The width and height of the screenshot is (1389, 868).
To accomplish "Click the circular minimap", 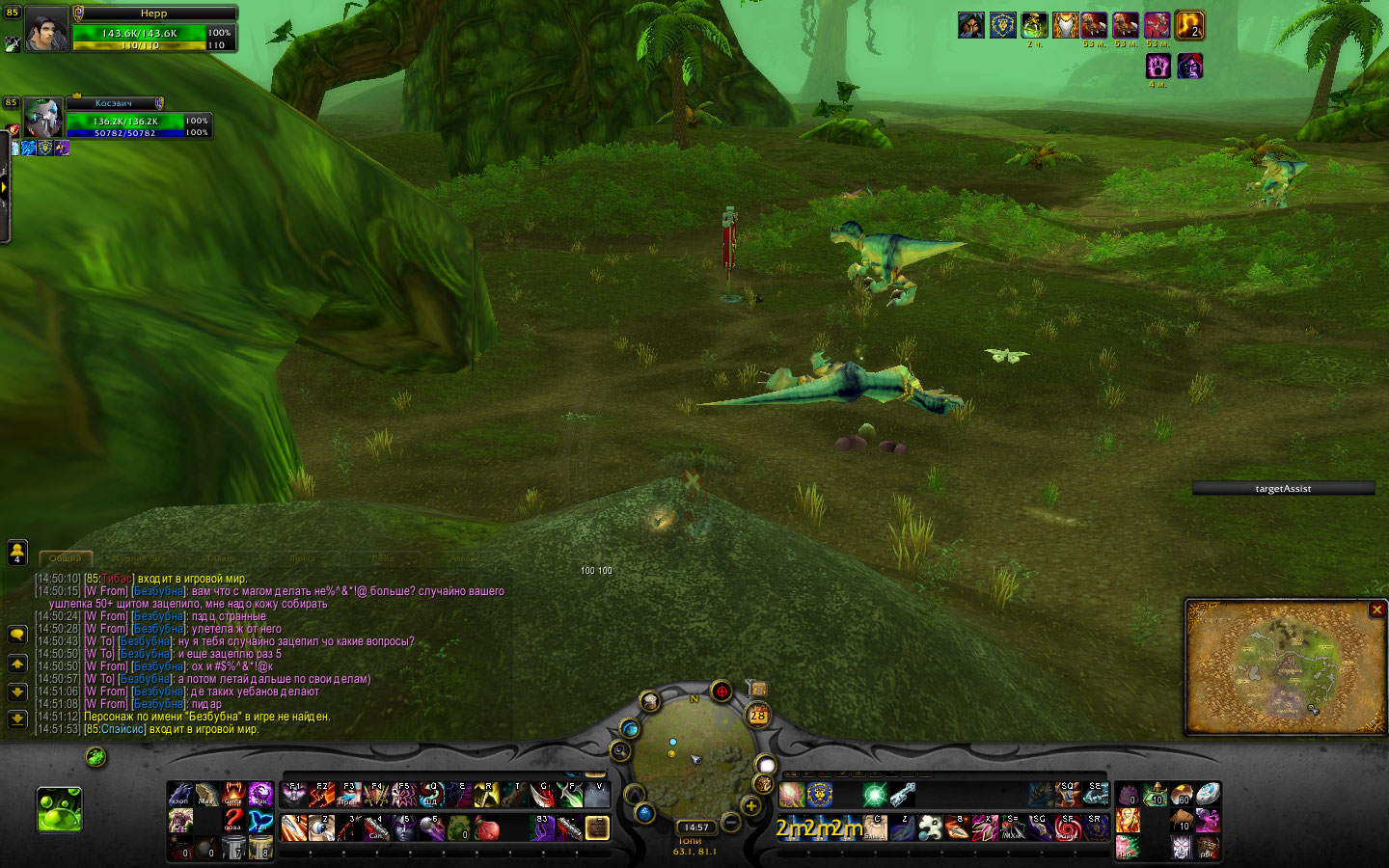I will click(693, 752).
